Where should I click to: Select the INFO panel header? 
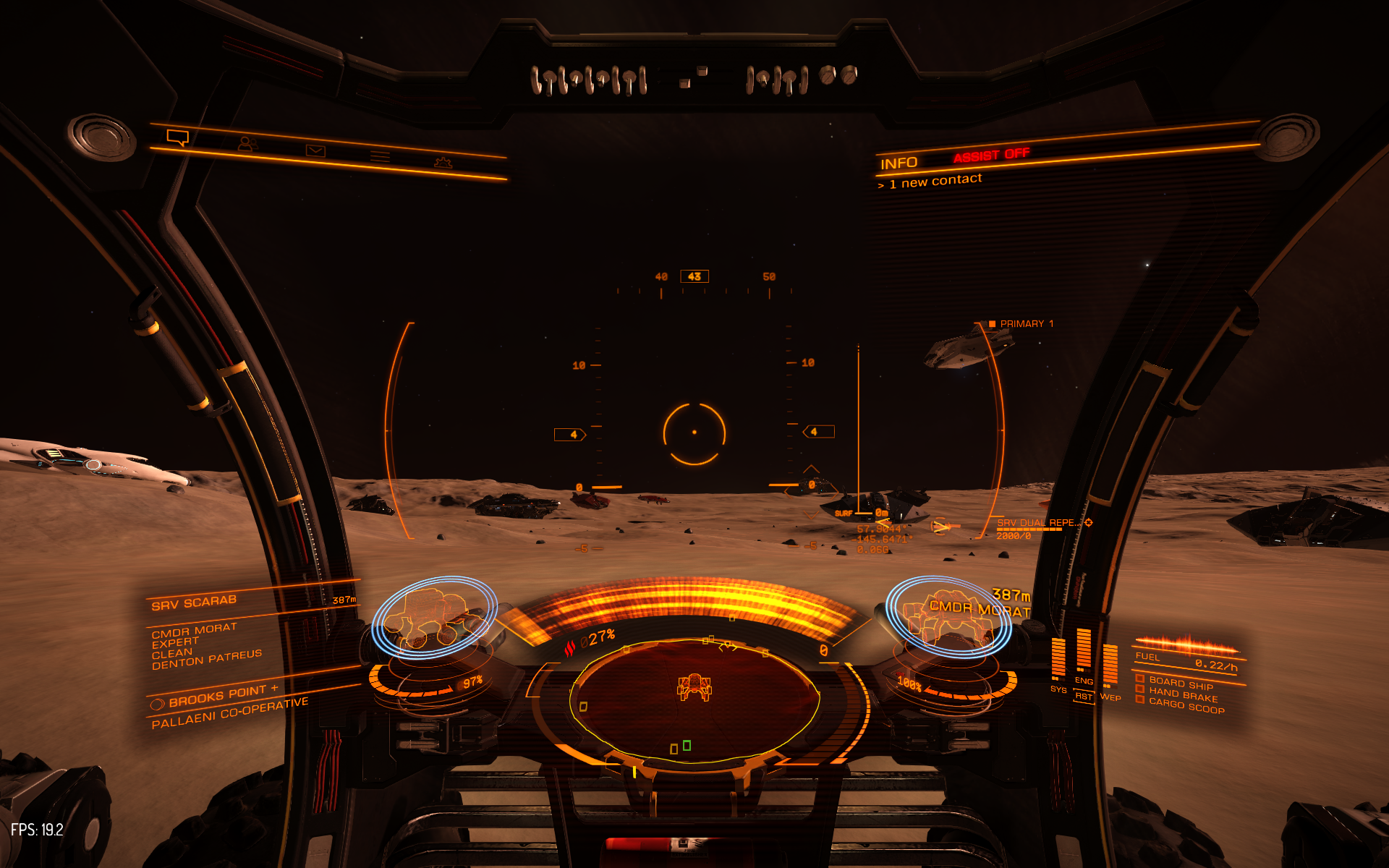click(899, 163)
